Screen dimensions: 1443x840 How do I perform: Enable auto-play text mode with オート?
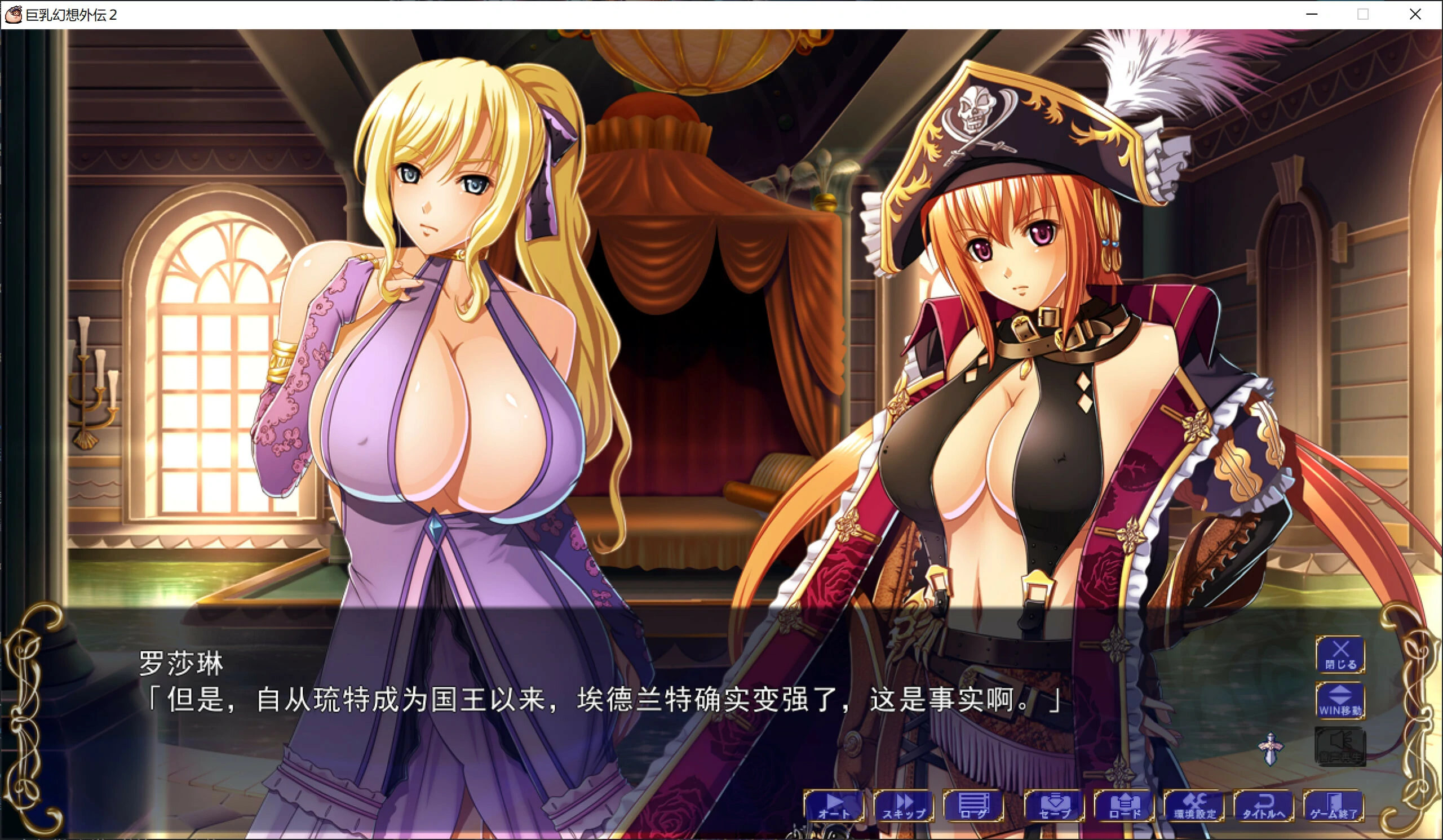[x=833, y=807]
